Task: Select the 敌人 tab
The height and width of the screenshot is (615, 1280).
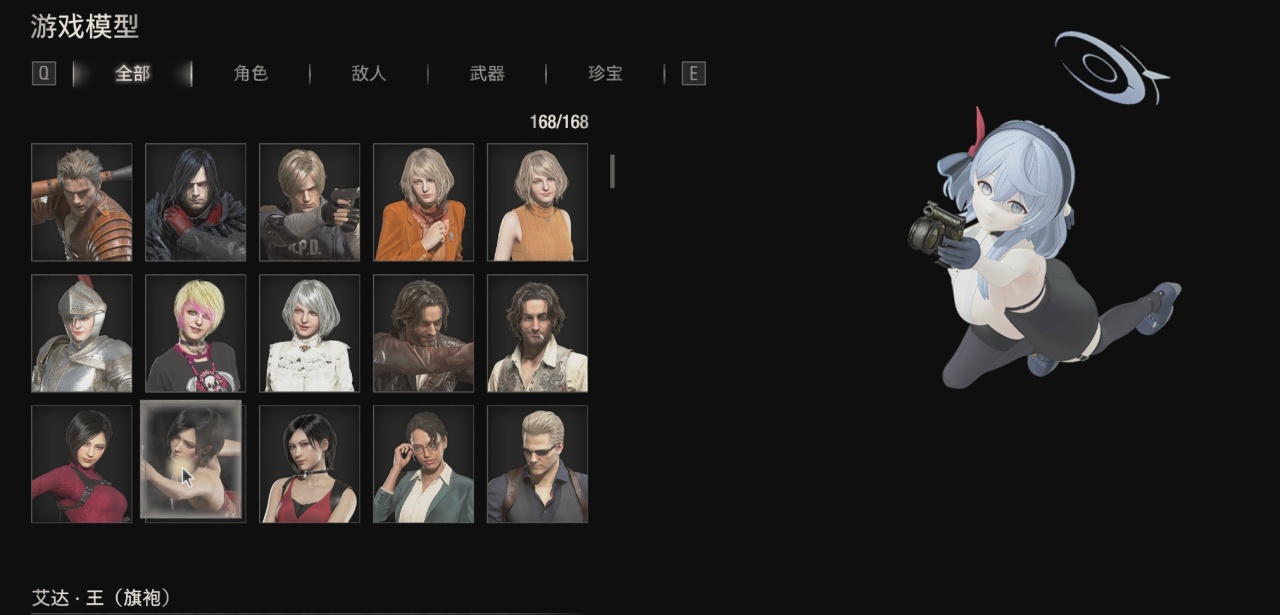Action: click(x=369, y=73)
